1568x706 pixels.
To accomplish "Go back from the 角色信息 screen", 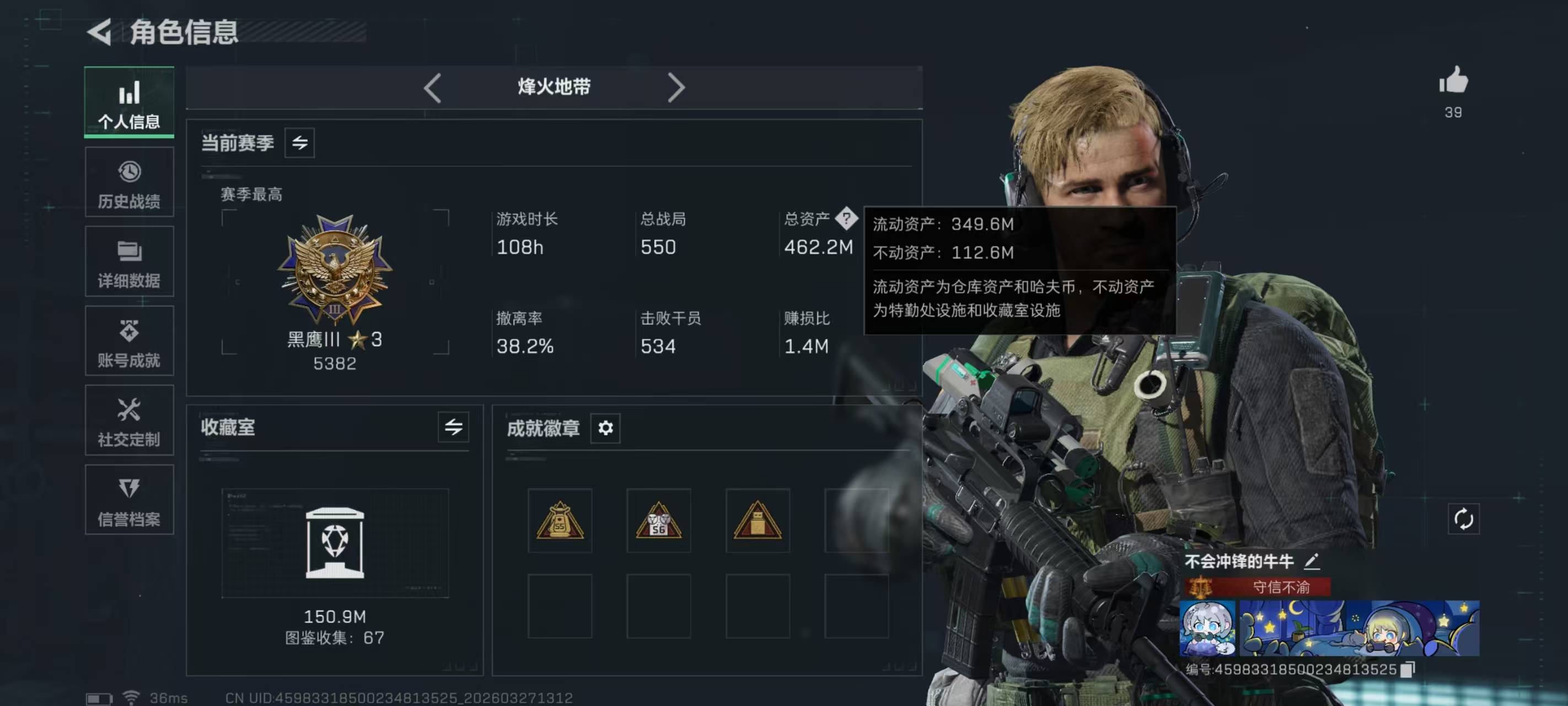I will (x=100, y=31).
